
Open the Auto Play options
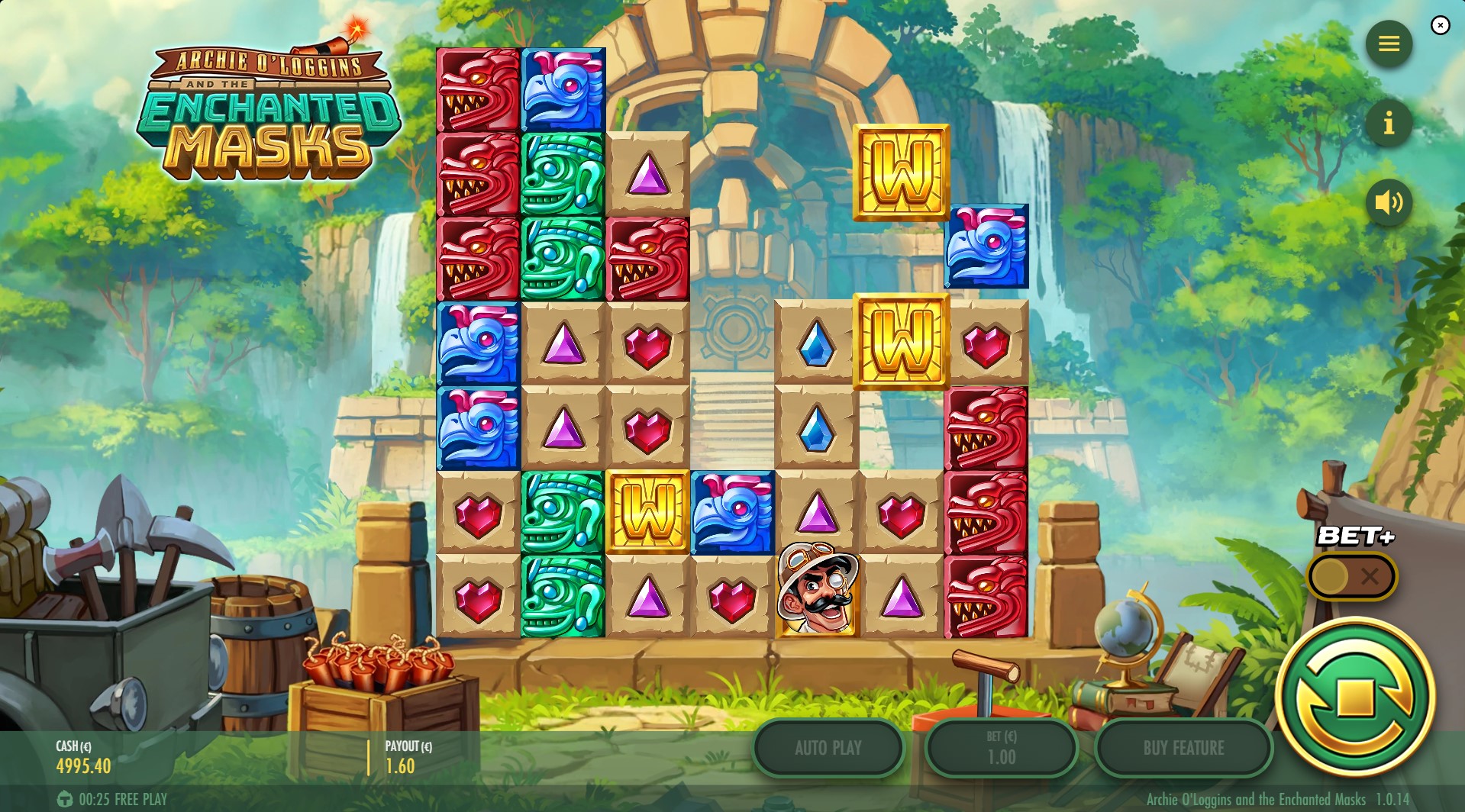828,748
